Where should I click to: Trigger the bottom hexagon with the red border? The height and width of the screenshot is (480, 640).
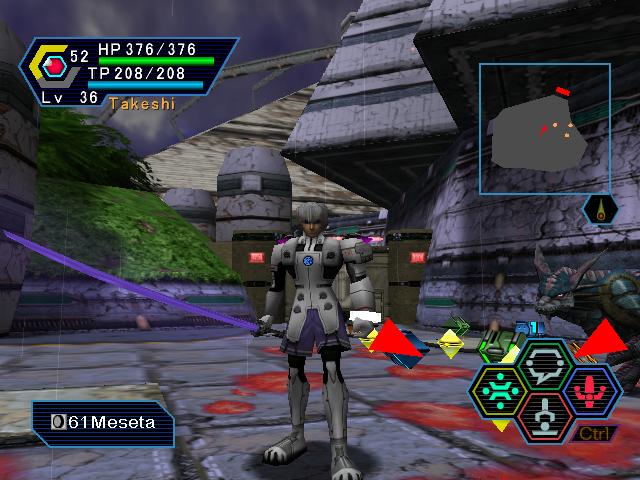coord(546,413)
